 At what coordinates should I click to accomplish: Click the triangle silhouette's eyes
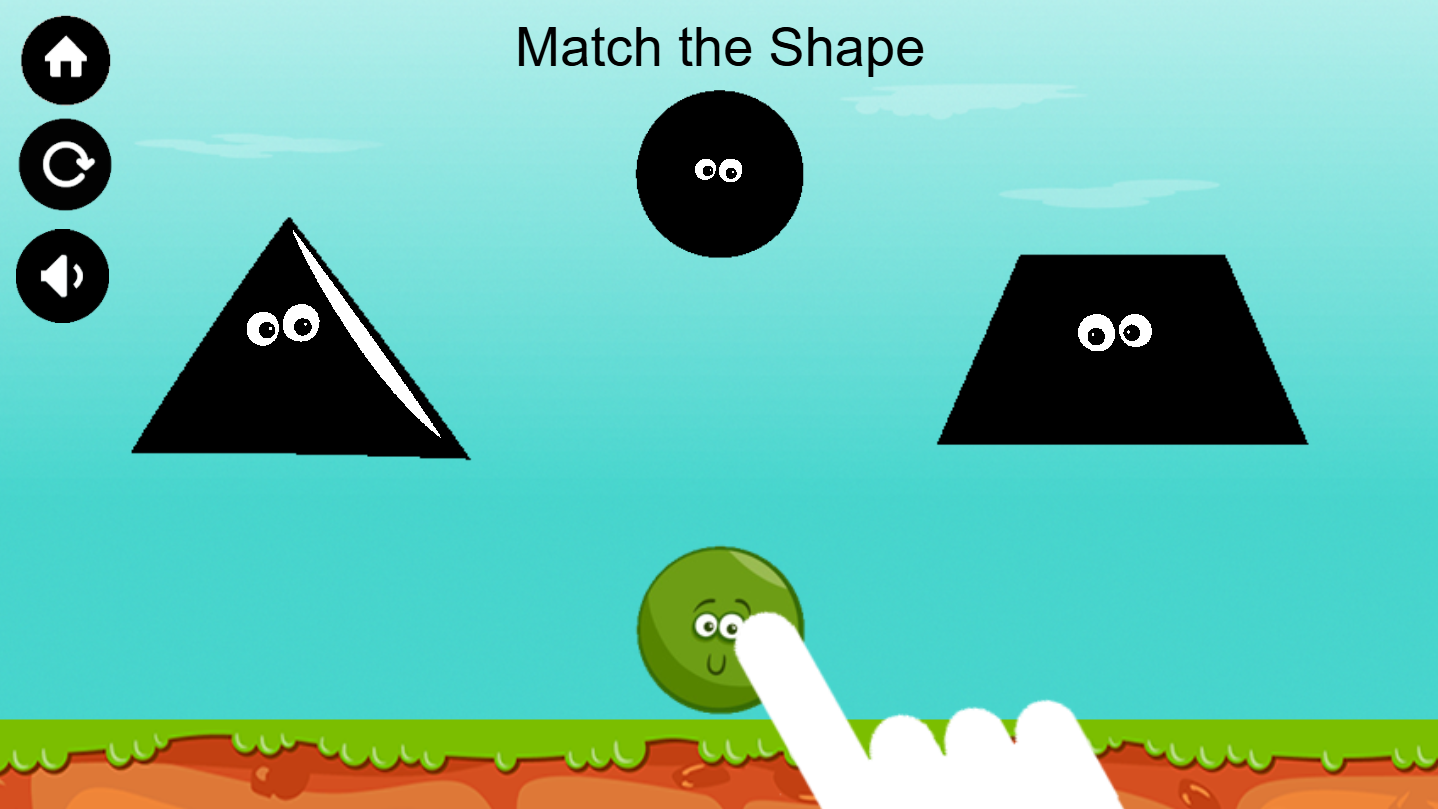(x=284, y=324)
